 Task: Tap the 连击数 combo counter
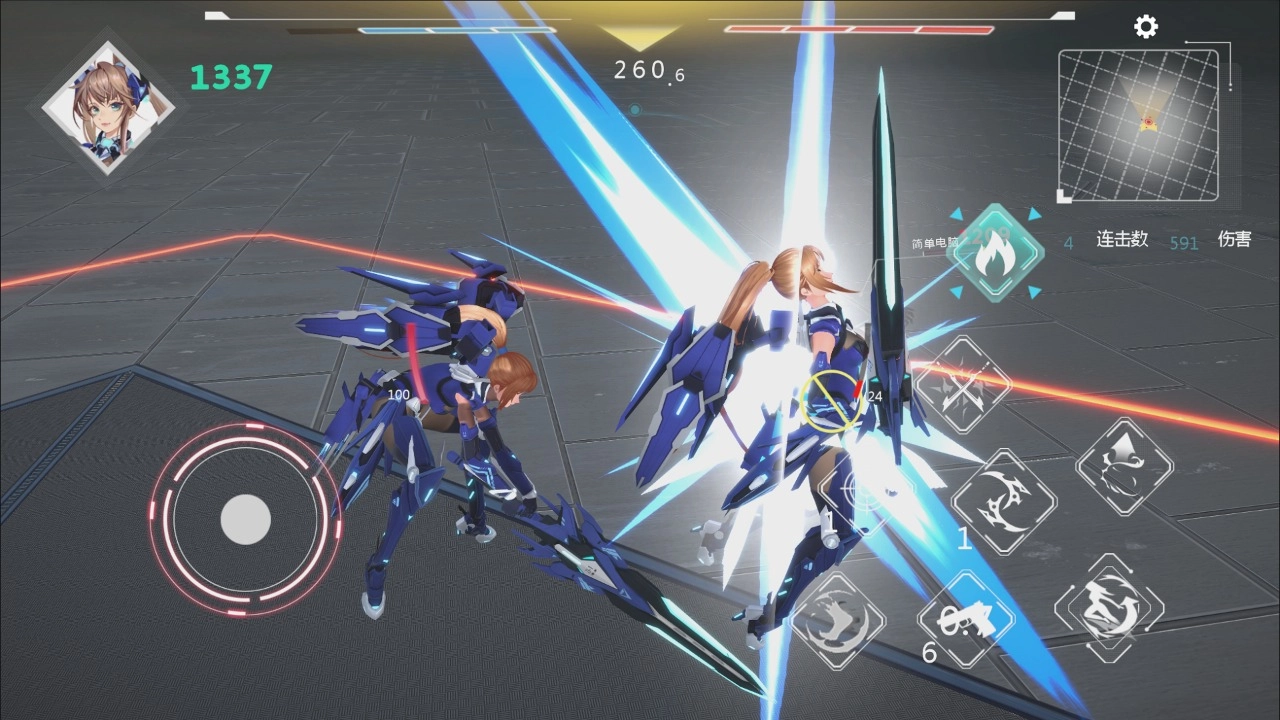point(1121,241)
